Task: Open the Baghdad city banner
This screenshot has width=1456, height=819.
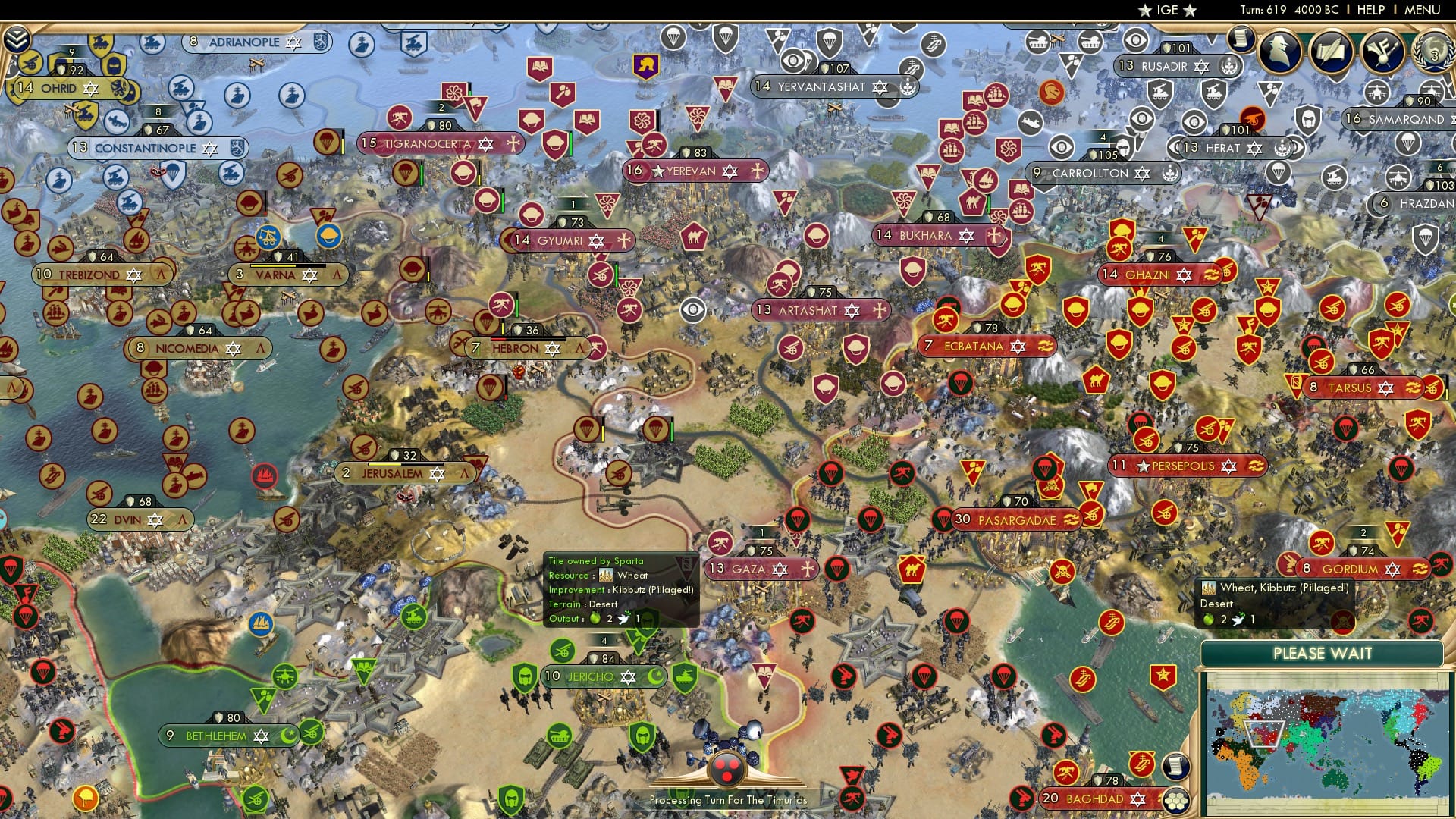Action: [1094, 799]
